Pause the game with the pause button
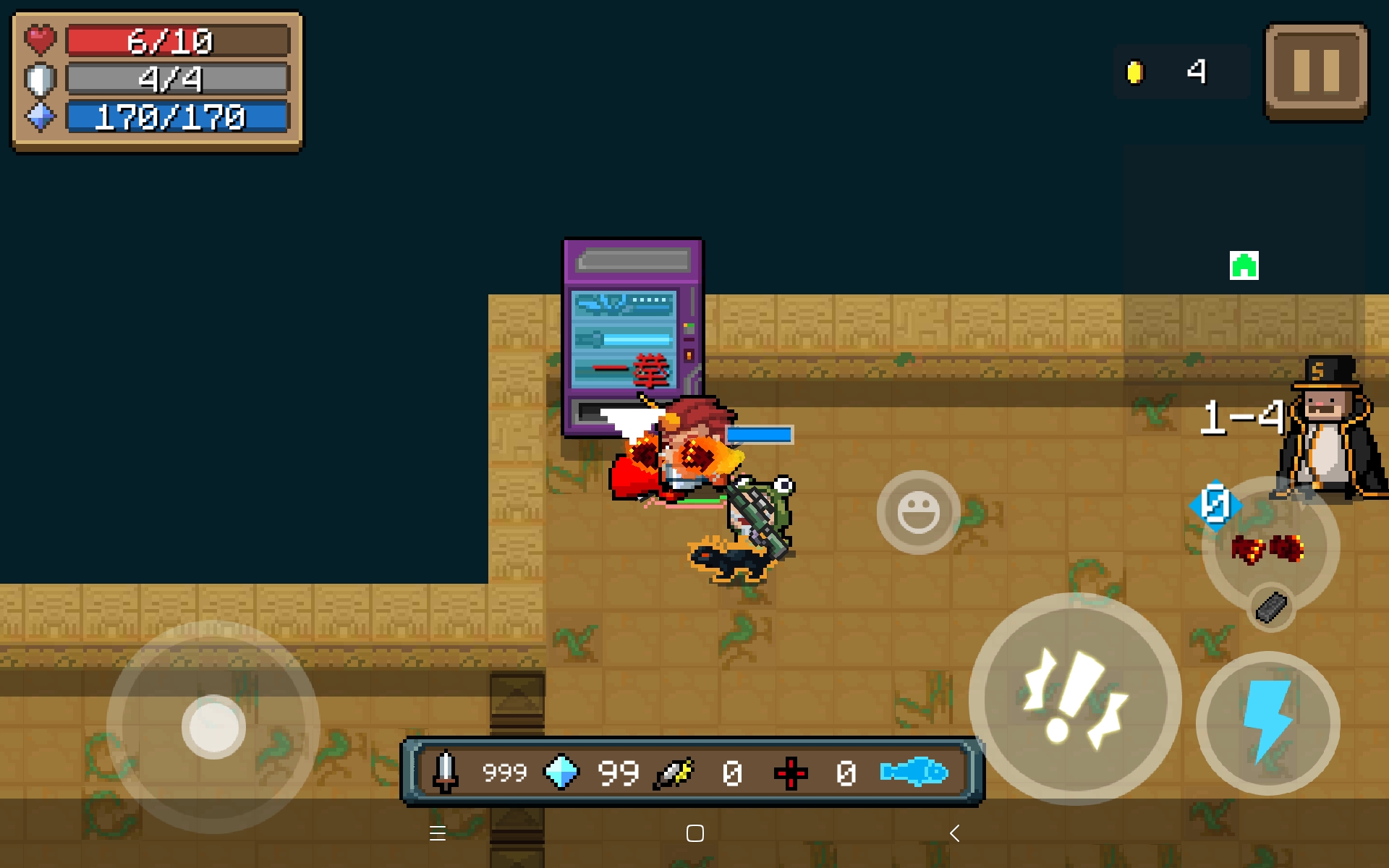 point(1316,72)
